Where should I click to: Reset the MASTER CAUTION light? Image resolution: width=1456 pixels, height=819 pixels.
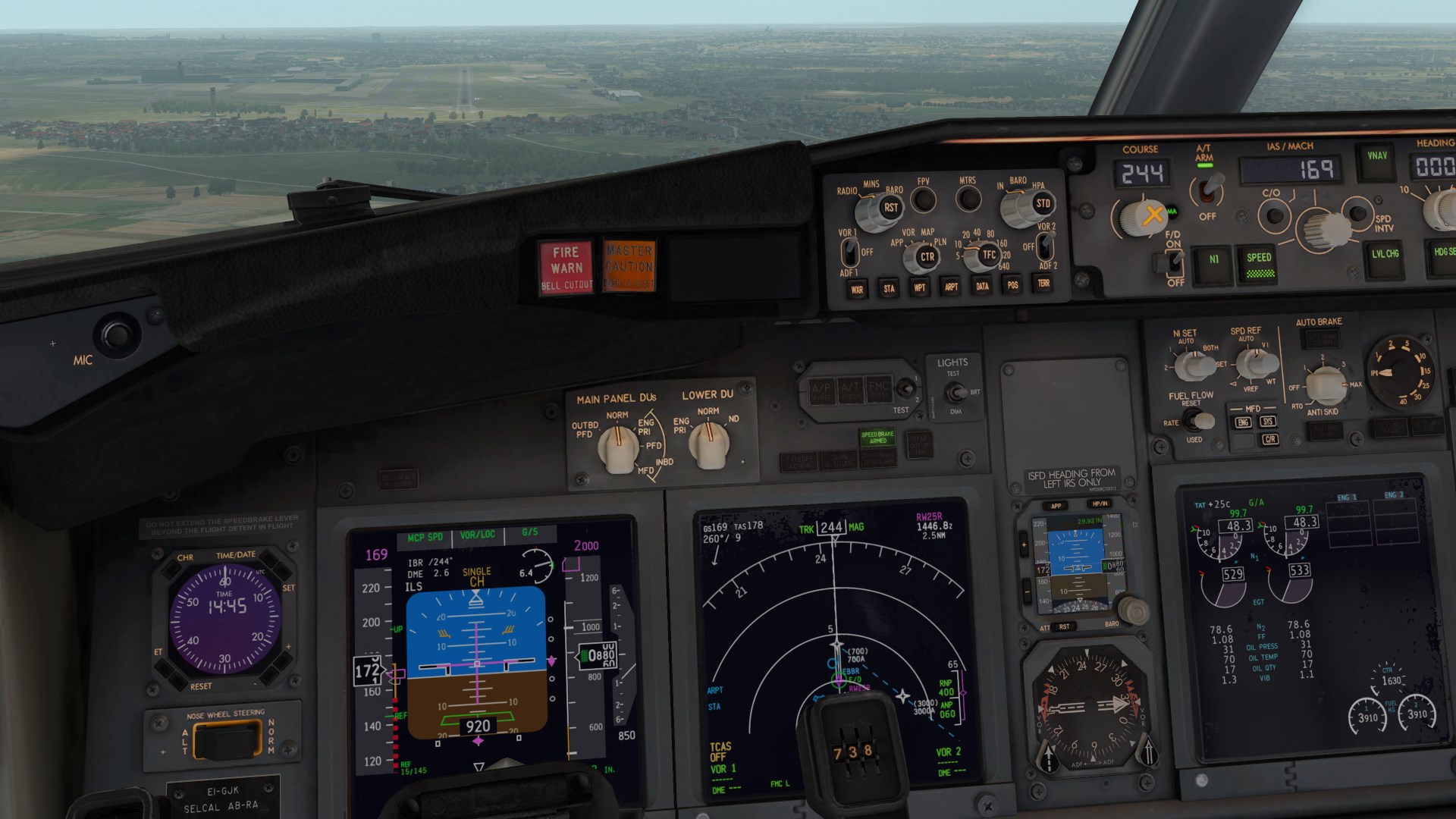coord(629,265)
